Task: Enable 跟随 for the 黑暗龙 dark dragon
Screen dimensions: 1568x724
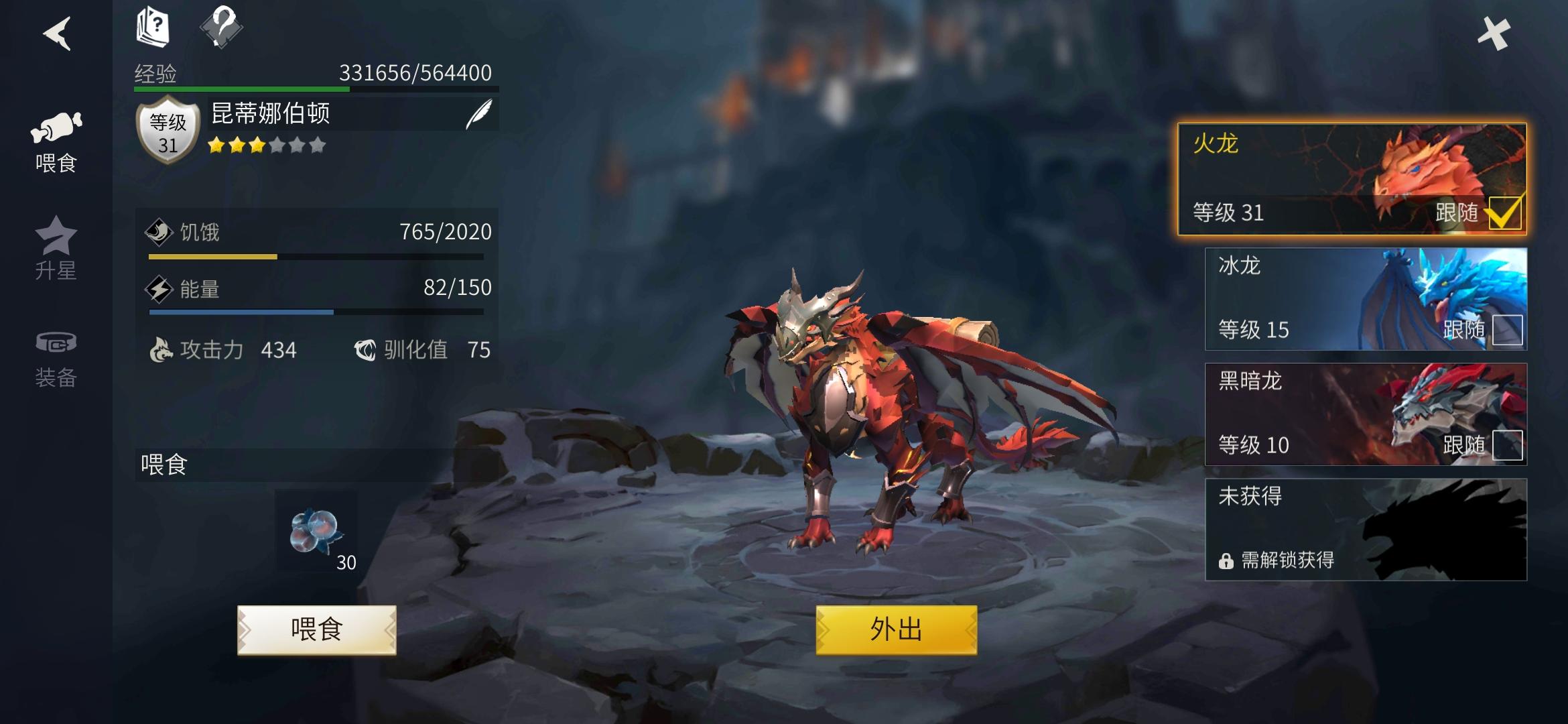Action: pos(1508,445)
